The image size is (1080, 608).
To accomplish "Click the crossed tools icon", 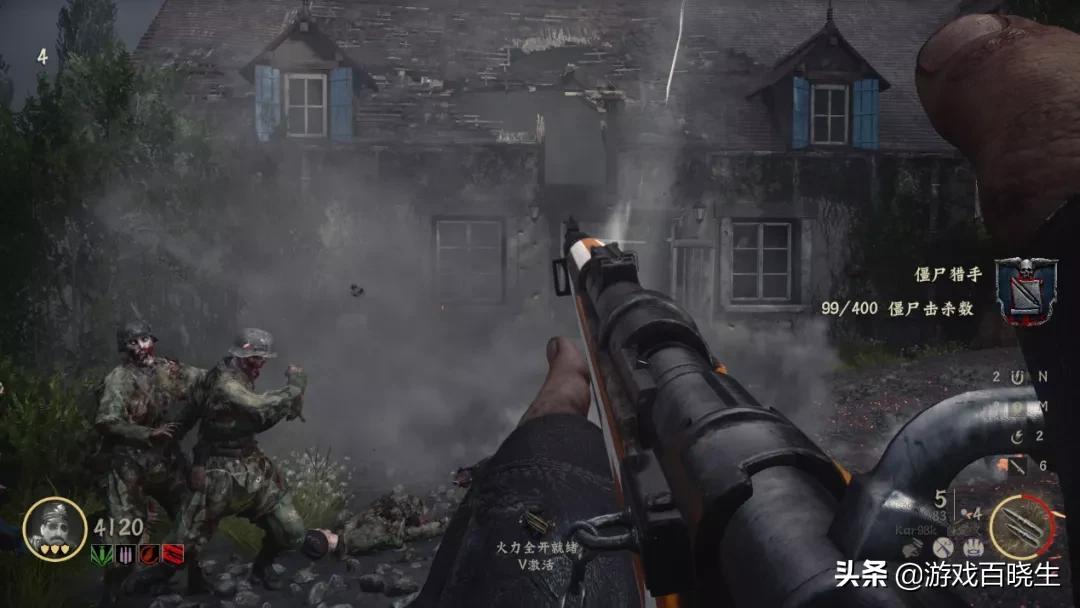I will 943,547.
